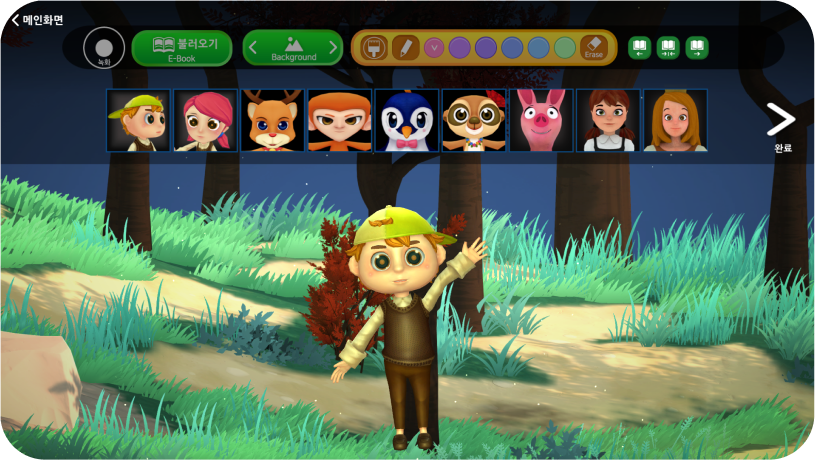Choose the reindeer character portrait
The height and width of the screenshot is (460, 815).
coord(272,121)
